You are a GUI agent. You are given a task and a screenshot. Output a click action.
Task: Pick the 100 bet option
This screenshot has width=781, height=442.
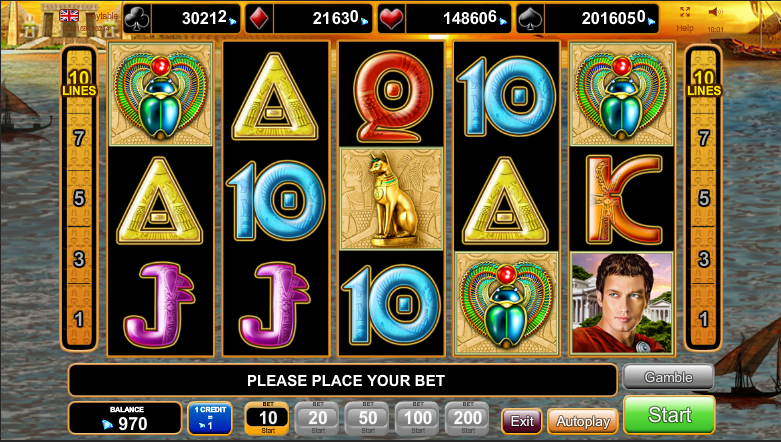418,418
